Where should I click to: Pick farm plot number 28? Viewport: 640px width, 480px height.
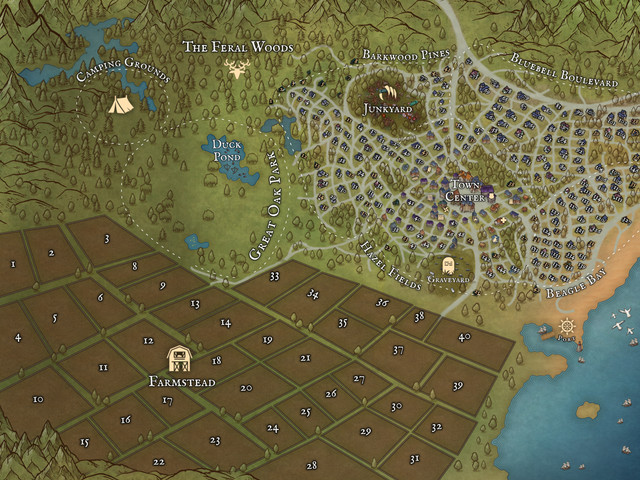[312, 466]
